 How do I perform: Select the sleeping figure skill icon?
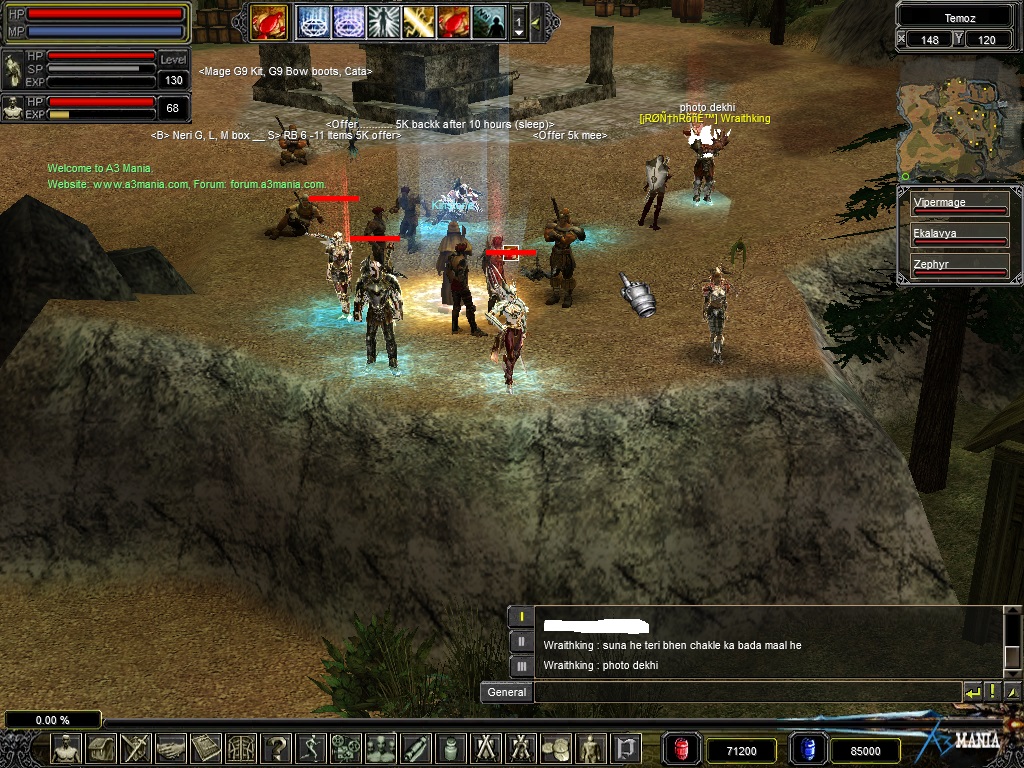click(488, 21)
